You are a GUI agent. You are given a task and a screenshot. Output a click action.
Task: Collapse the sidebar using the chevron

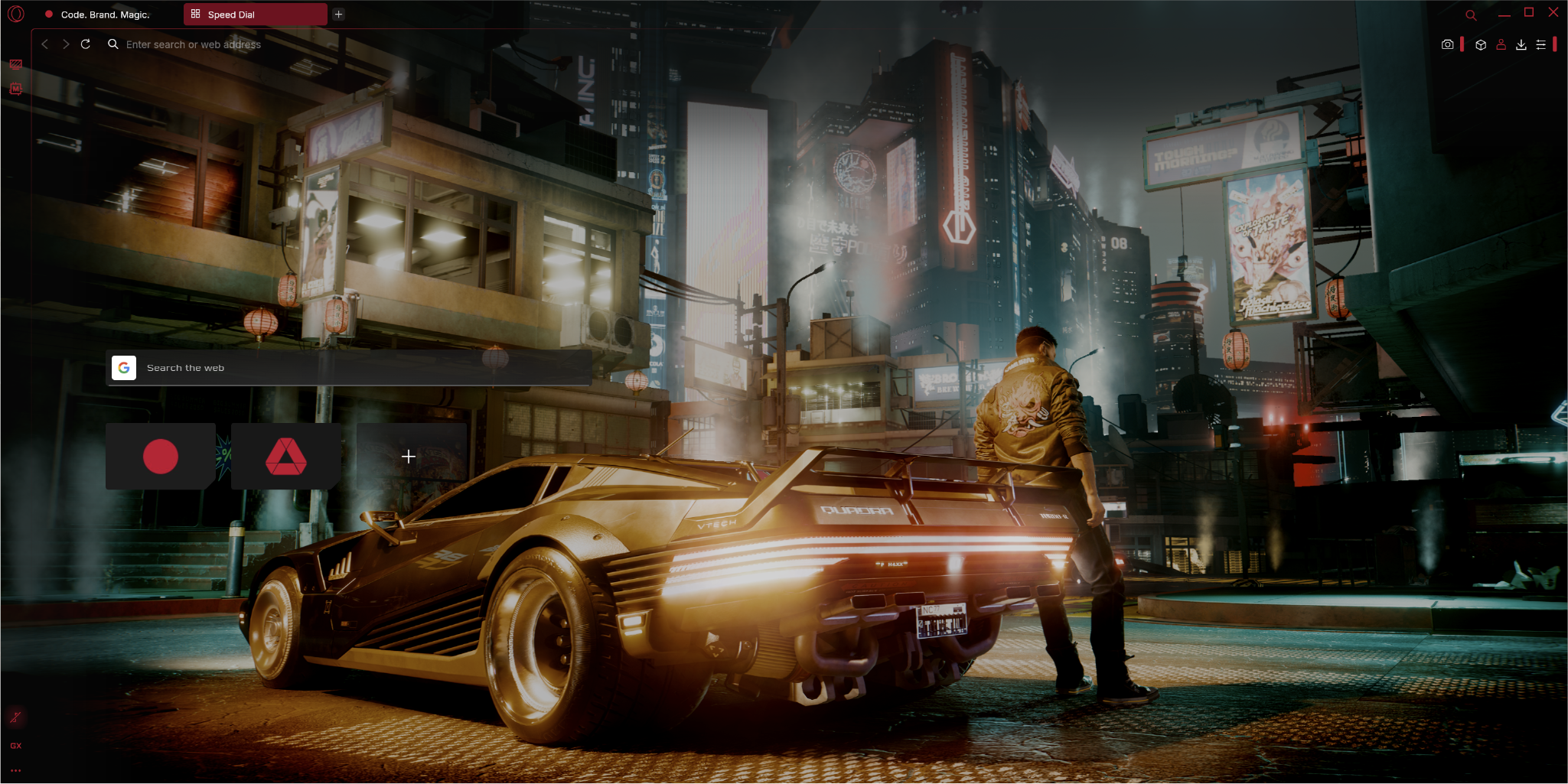(44, 44)
